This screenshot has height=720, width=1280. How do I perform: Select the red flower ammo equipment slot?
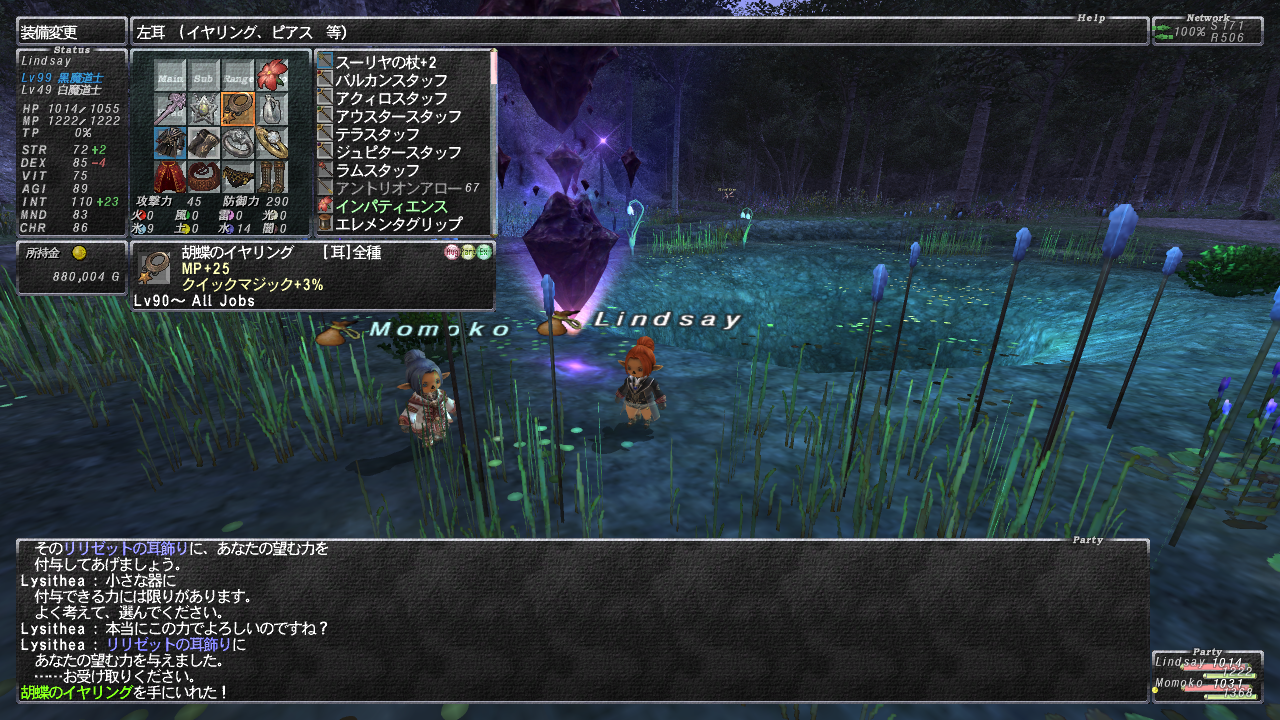pyautogui.click(x=272, y=75)
